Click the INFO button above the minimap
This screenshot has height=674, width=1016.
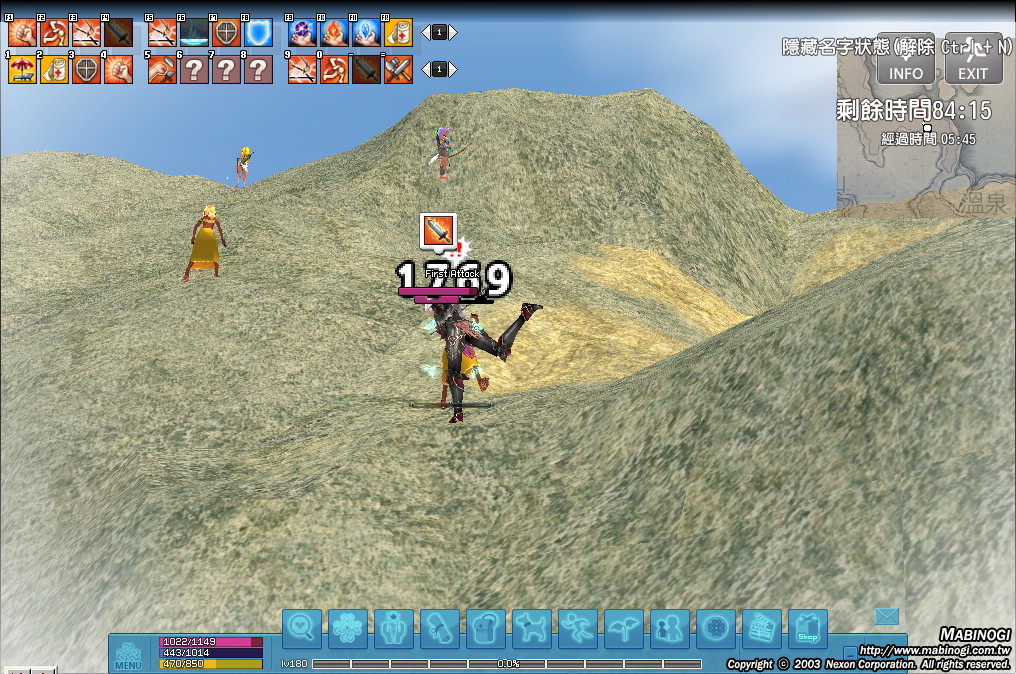coord(906,62)
